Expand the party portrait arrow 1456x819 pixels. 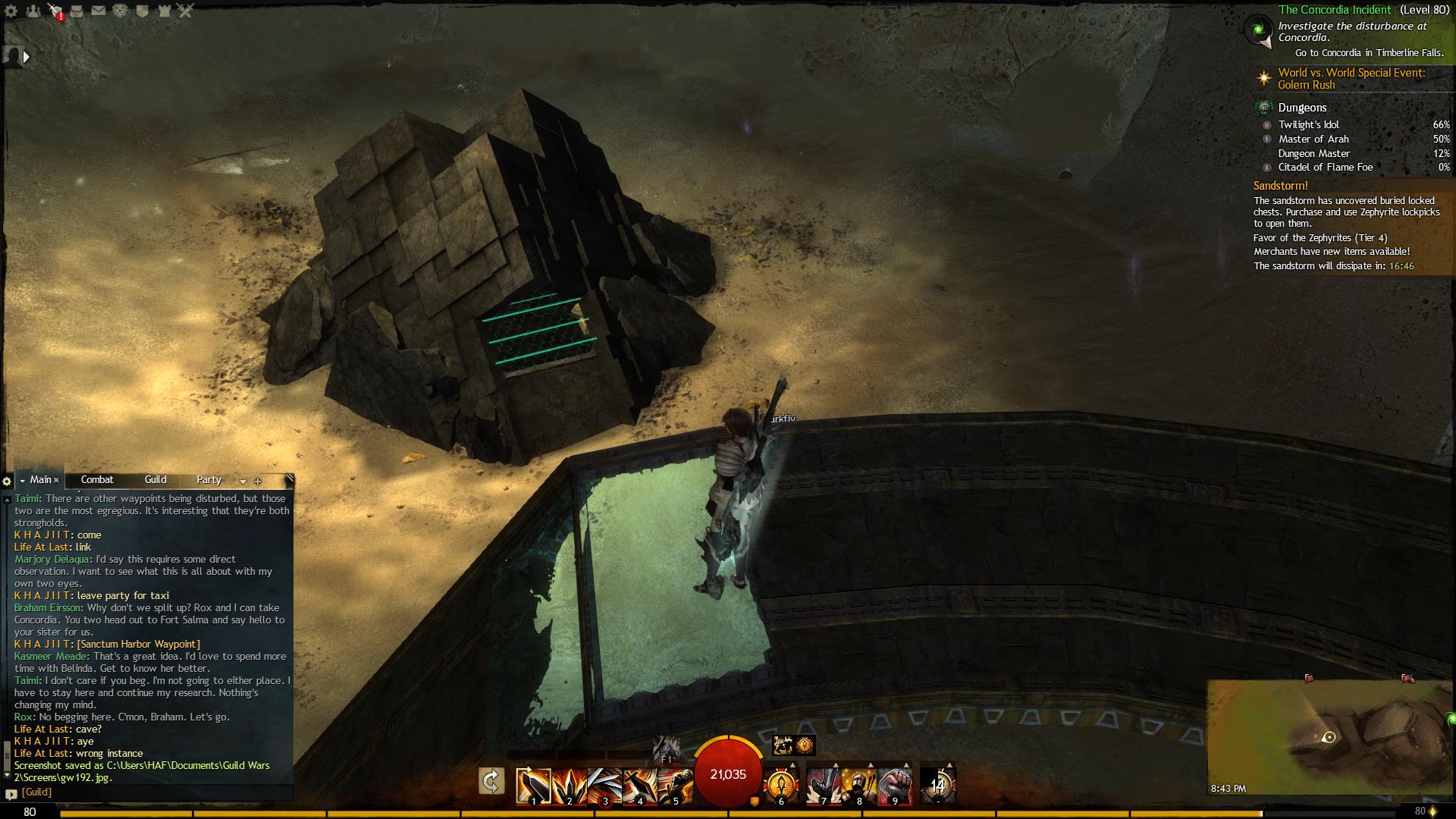tap(27, 56)
